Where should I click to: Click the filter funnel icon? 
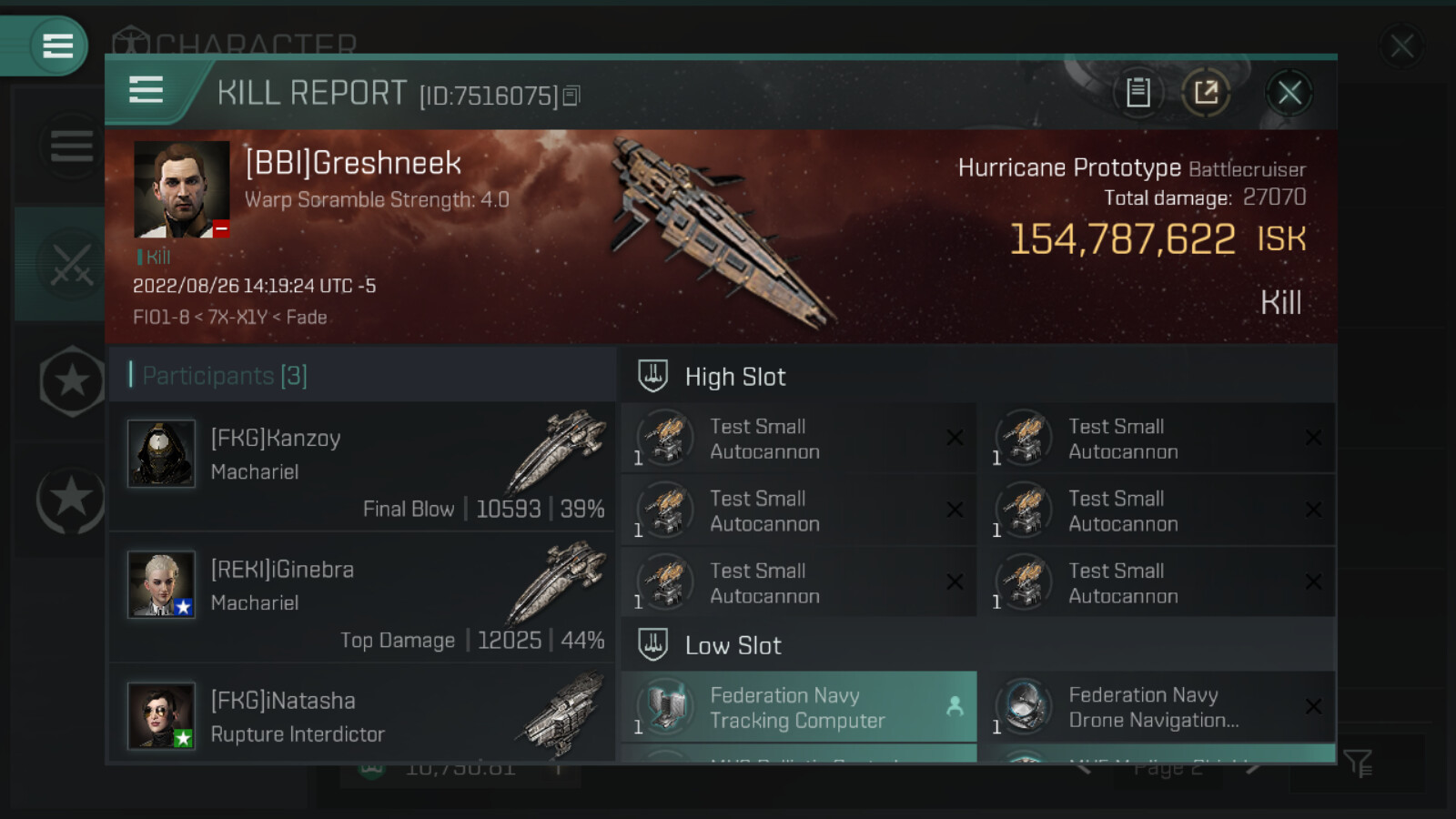coord(1358,763)
